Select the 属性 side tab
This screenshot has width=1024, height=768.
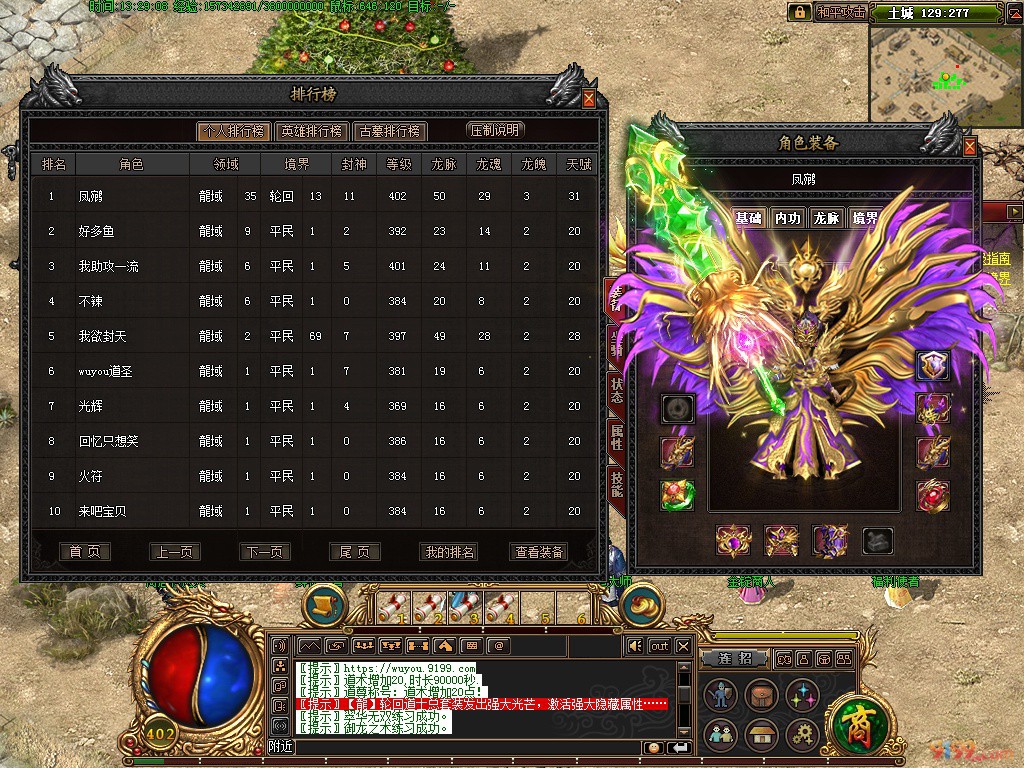[x=617, y=437]
